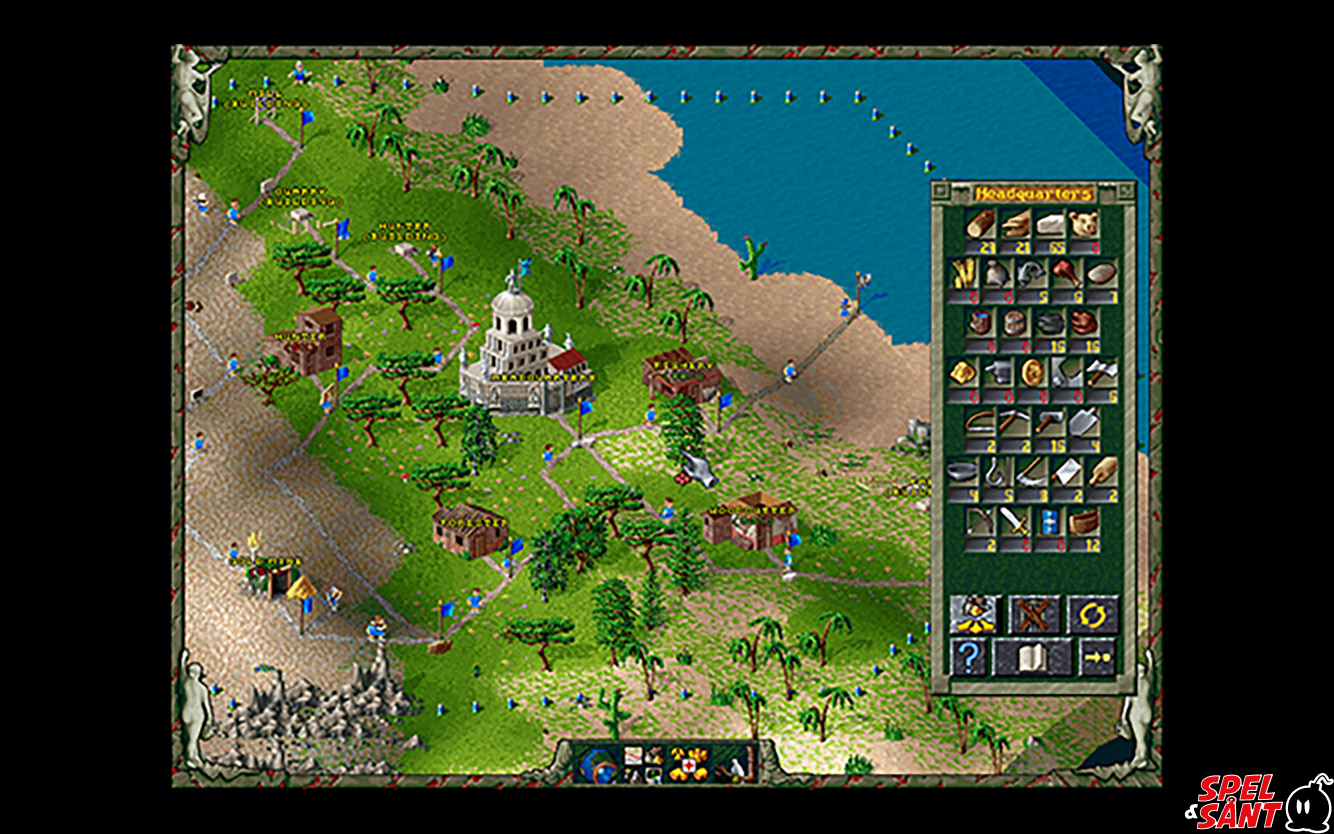Select the boat stock slot
This screenshot has height=834, width=1334.
(x=1084, y=521)
